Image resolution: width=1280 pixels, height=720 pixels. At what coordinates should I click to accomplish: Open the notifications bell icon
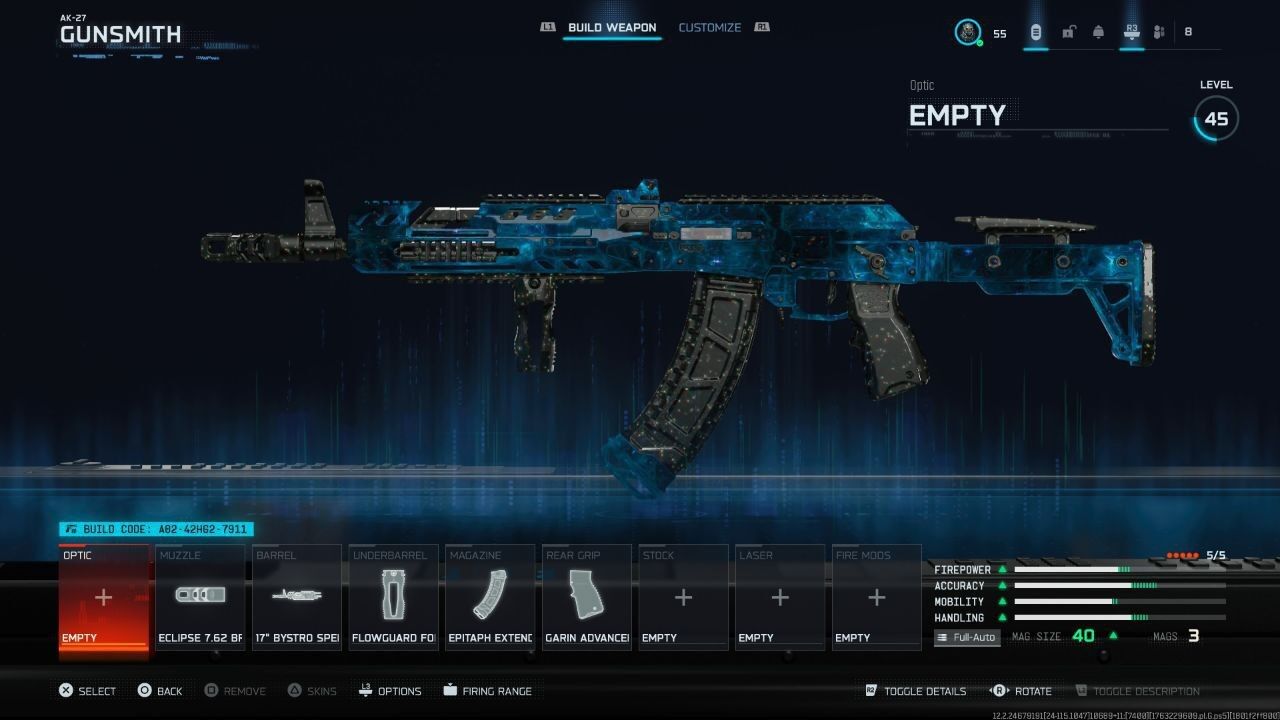1099,32
